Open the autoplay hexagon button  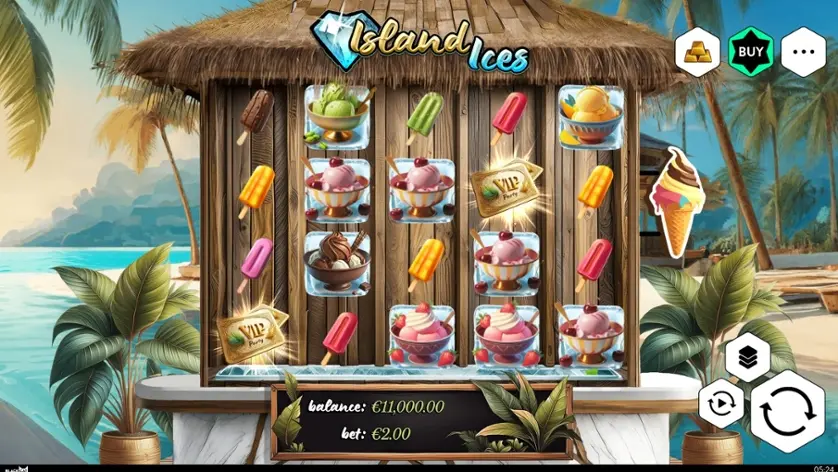721,407
